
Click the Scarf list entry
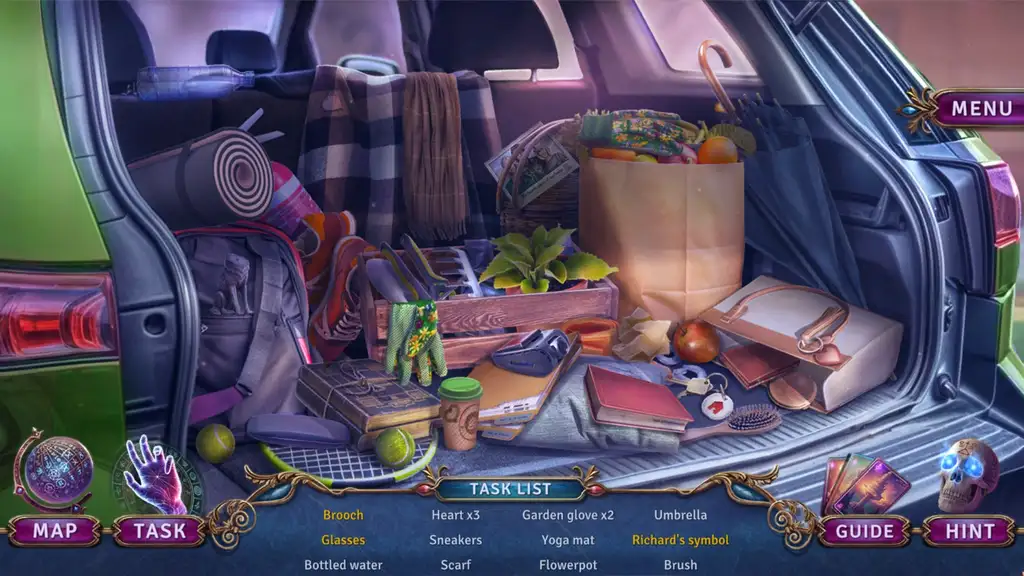455,565
